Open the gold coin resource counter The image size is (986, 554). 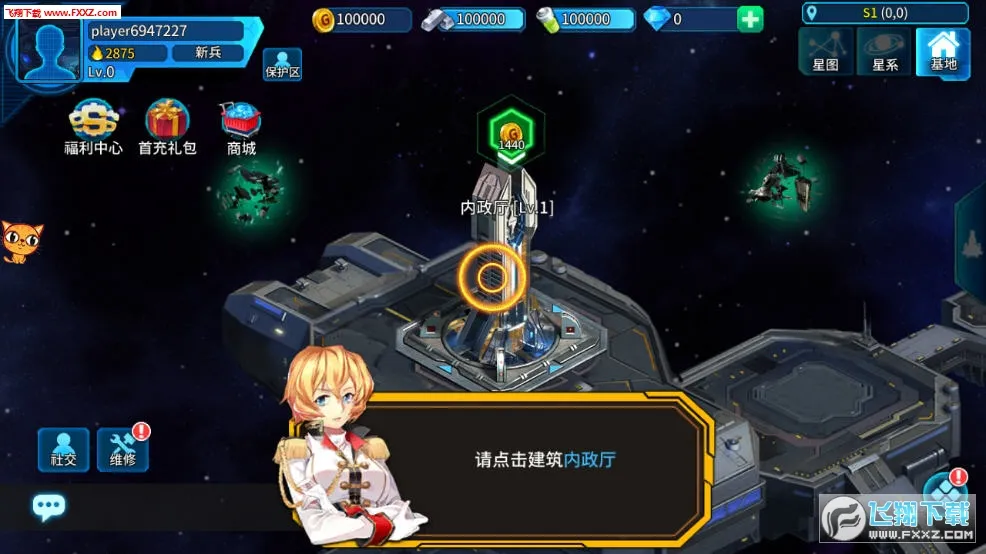[x=361, y=19]
